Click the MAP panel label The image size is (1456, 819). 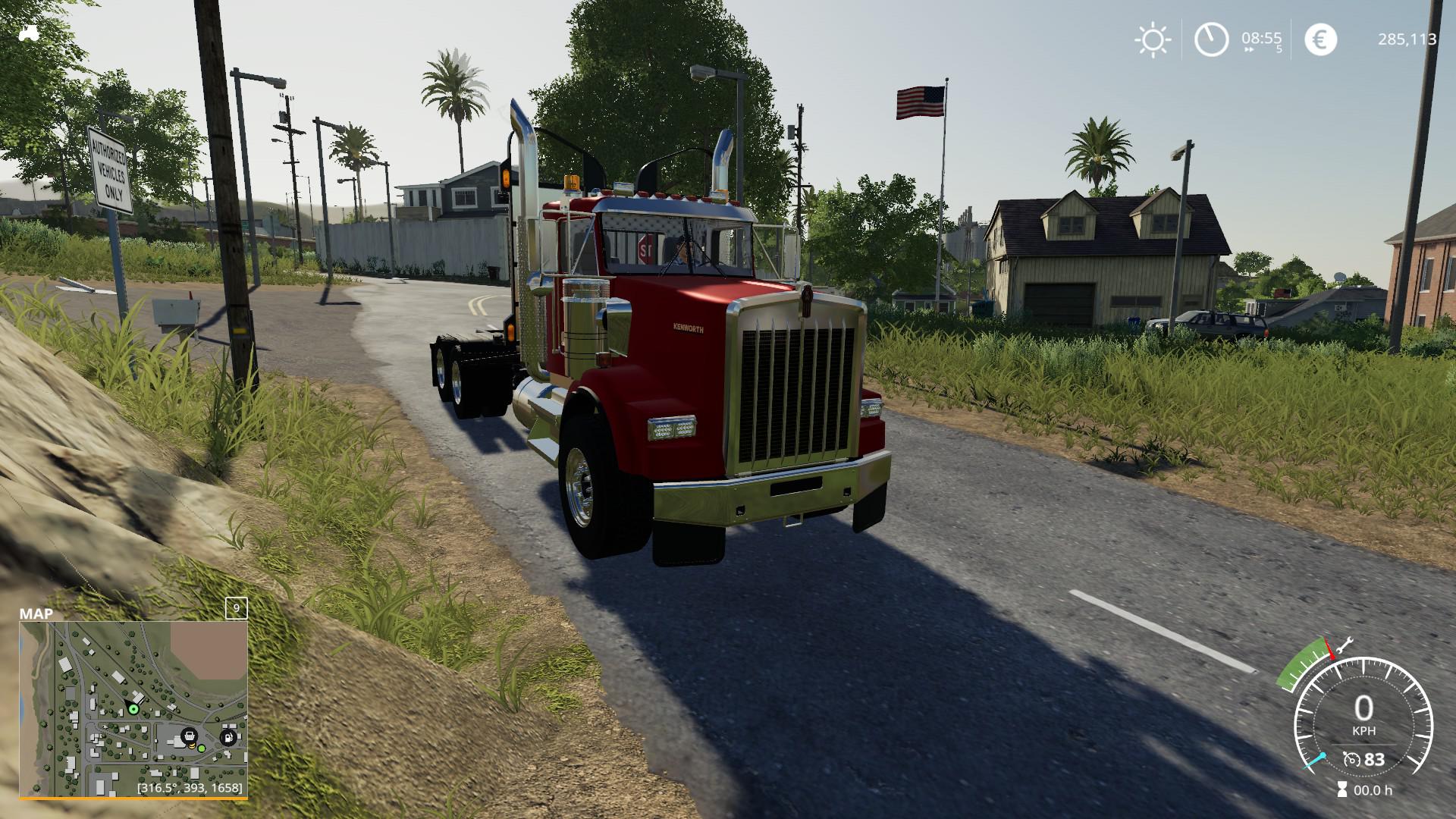pos(36,613)
